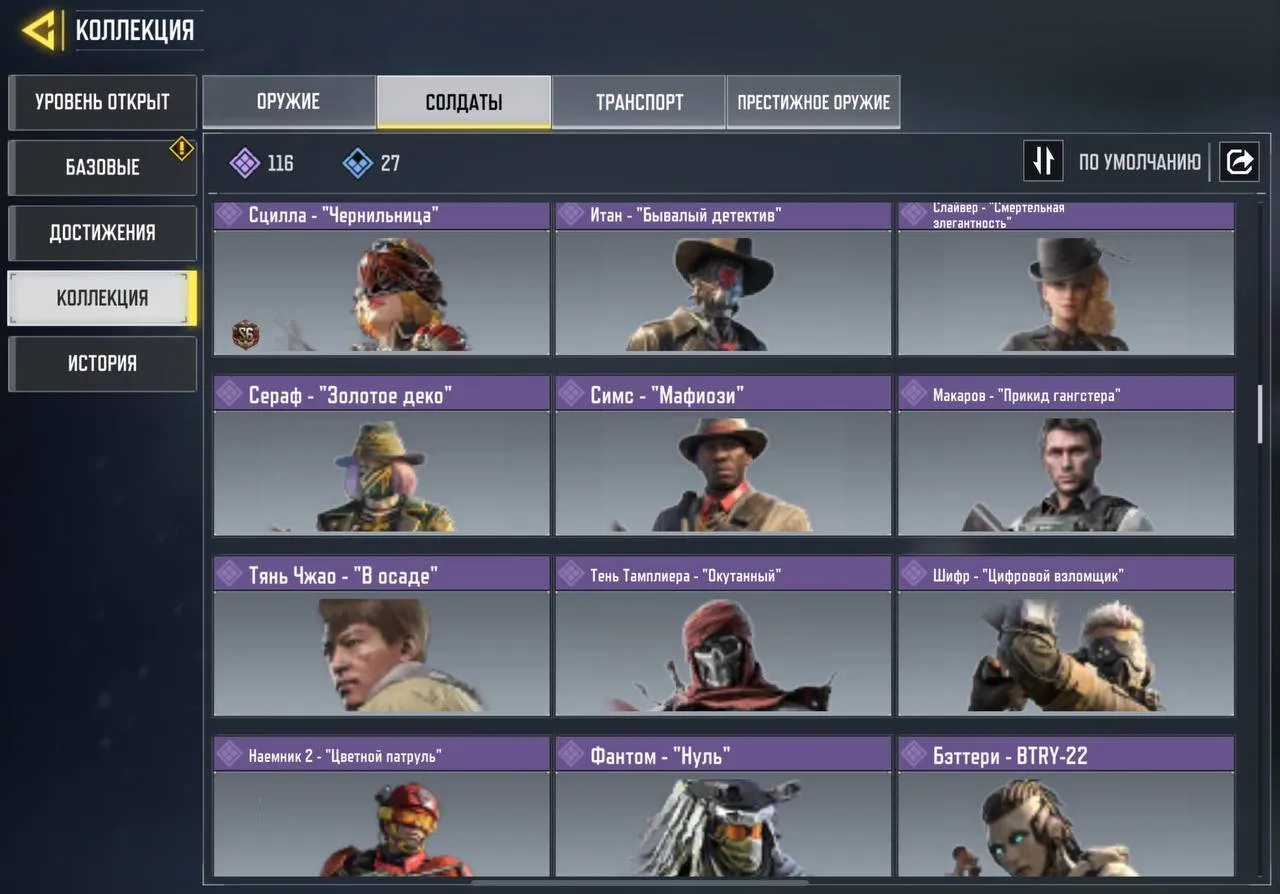Expand the История sidebar section

pos(100,363)
